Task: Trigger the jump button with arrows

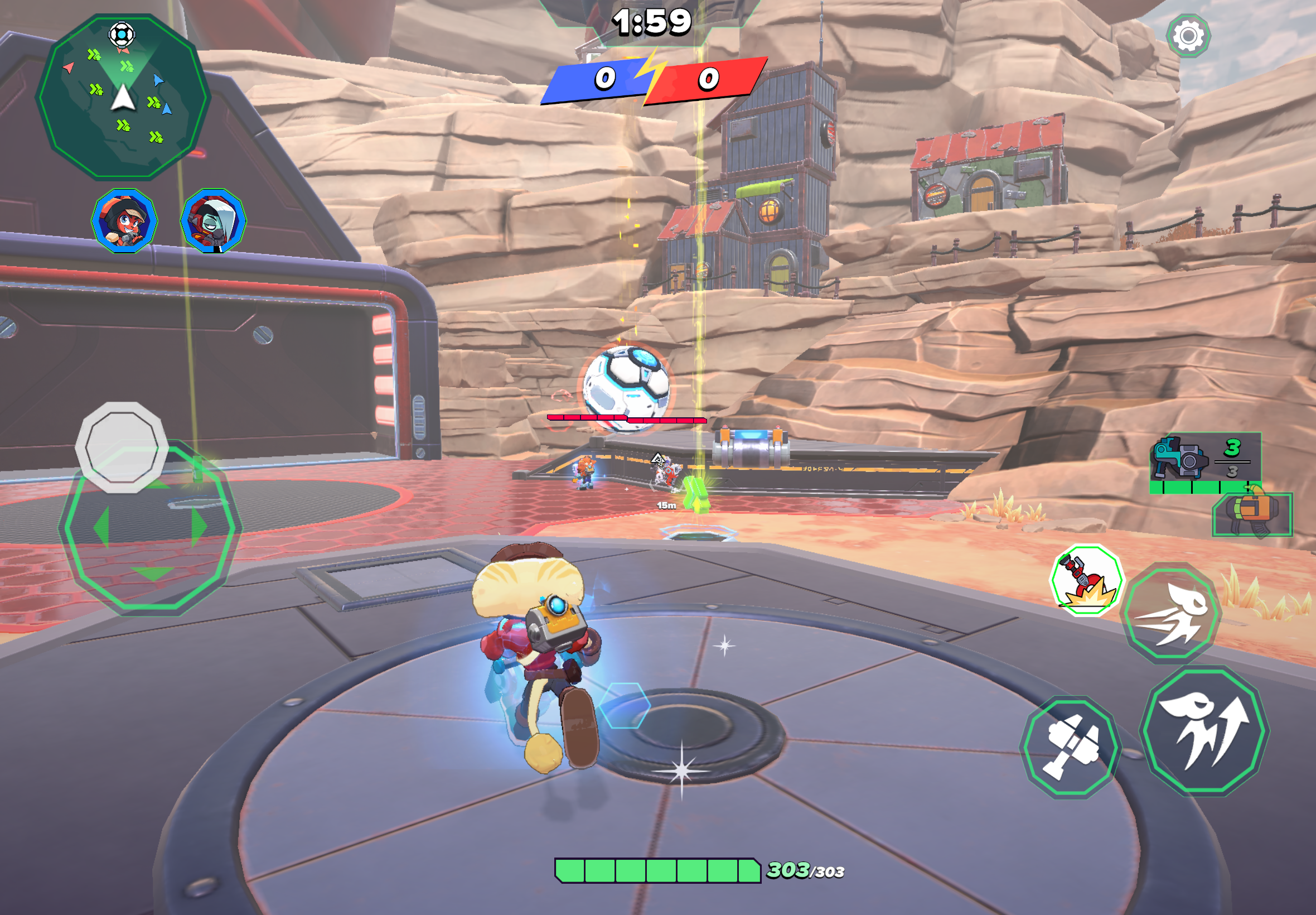Action: point(1204,731)
